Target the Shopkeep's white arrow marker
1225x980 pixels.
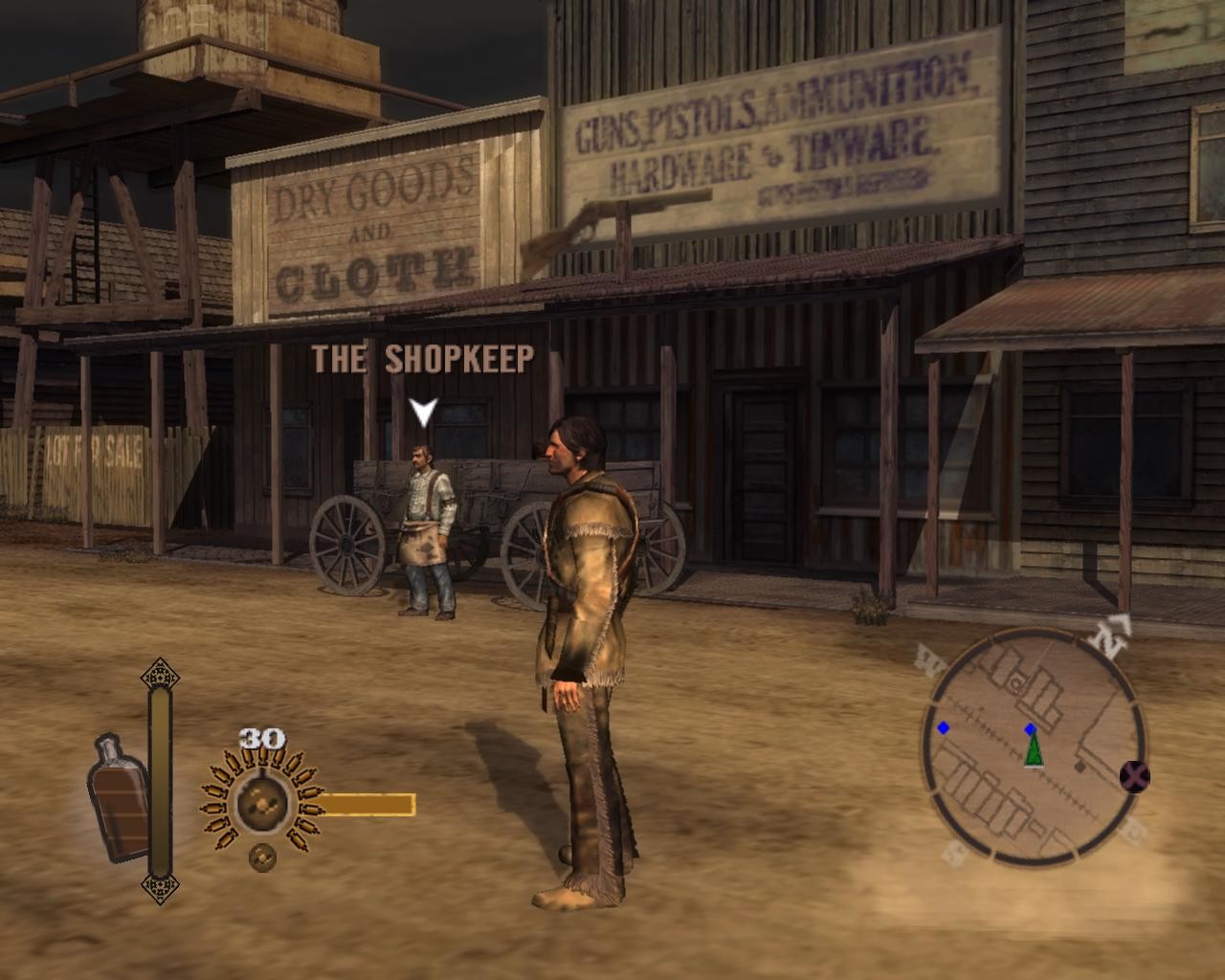[423, 412]
